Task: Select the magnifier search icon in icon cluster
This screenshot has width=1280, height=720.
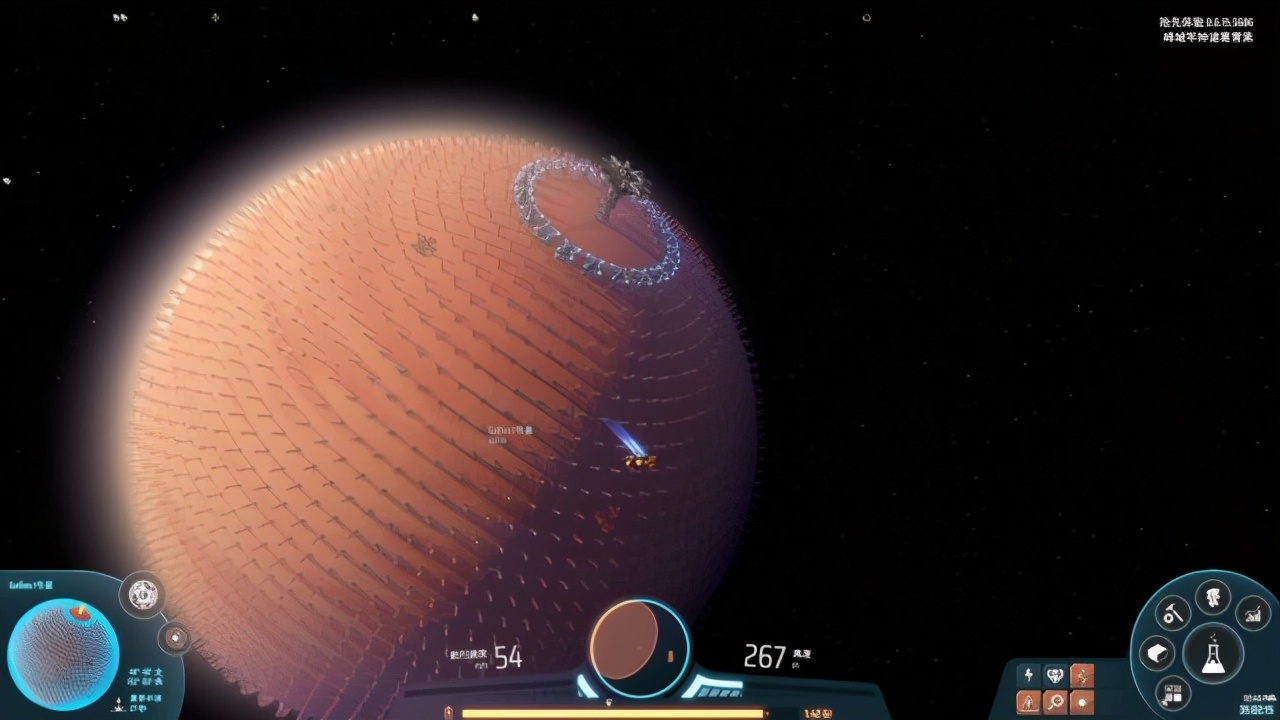Action: tap(1055, 701)
